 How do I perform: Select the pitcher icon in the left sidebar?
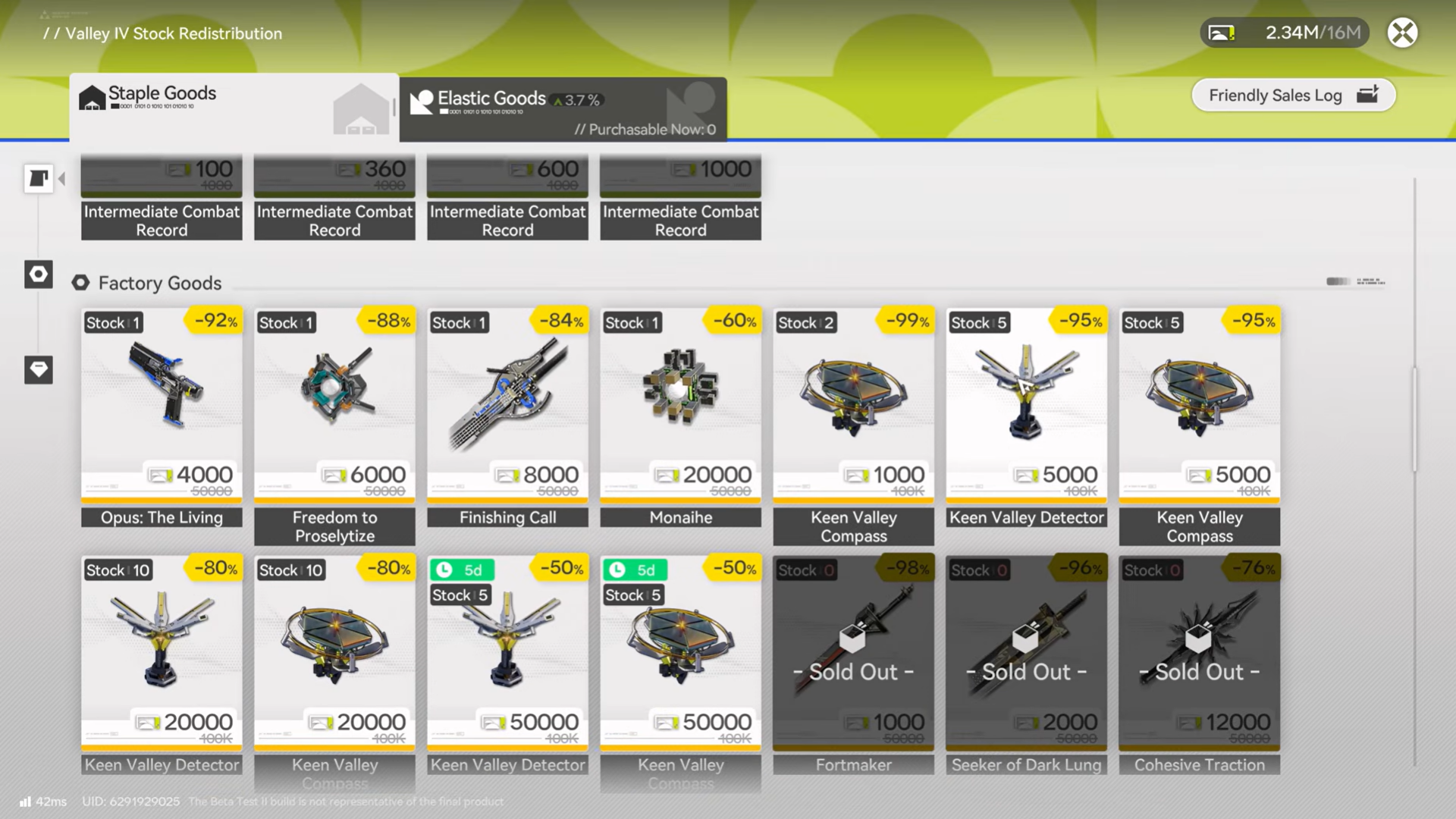[39, 178]
